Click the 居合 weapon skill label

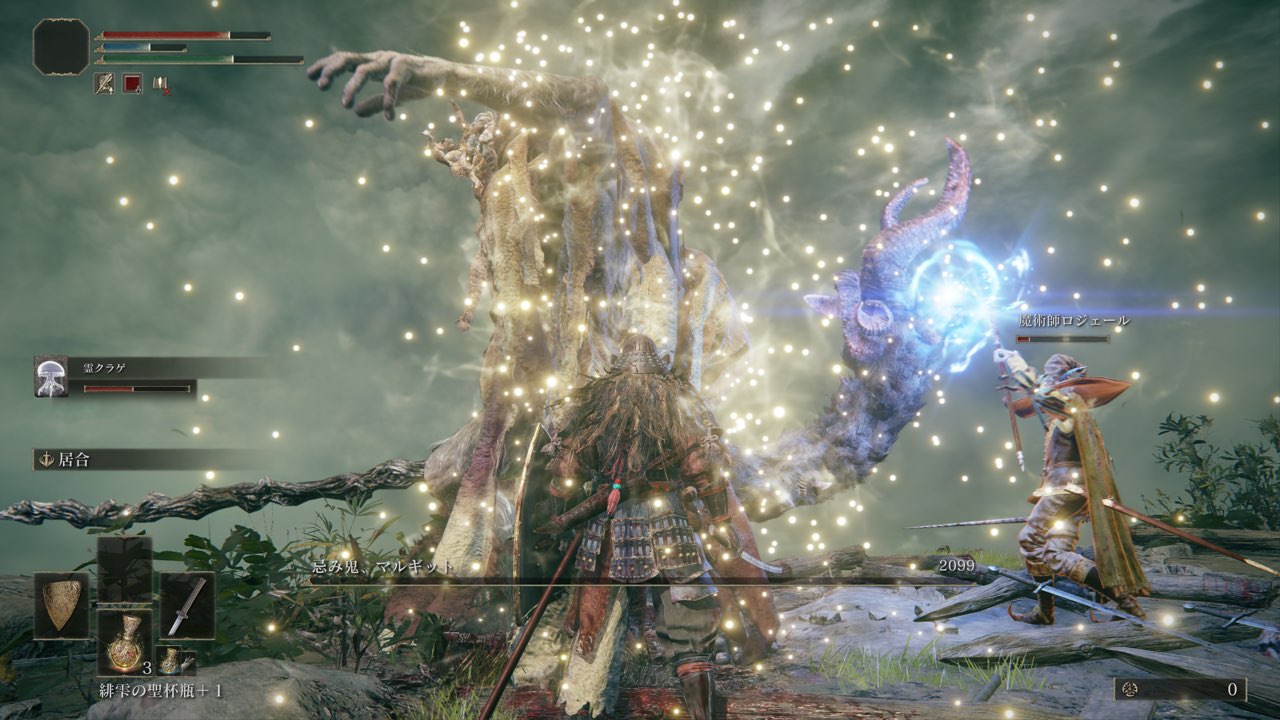tap(73, 459)
